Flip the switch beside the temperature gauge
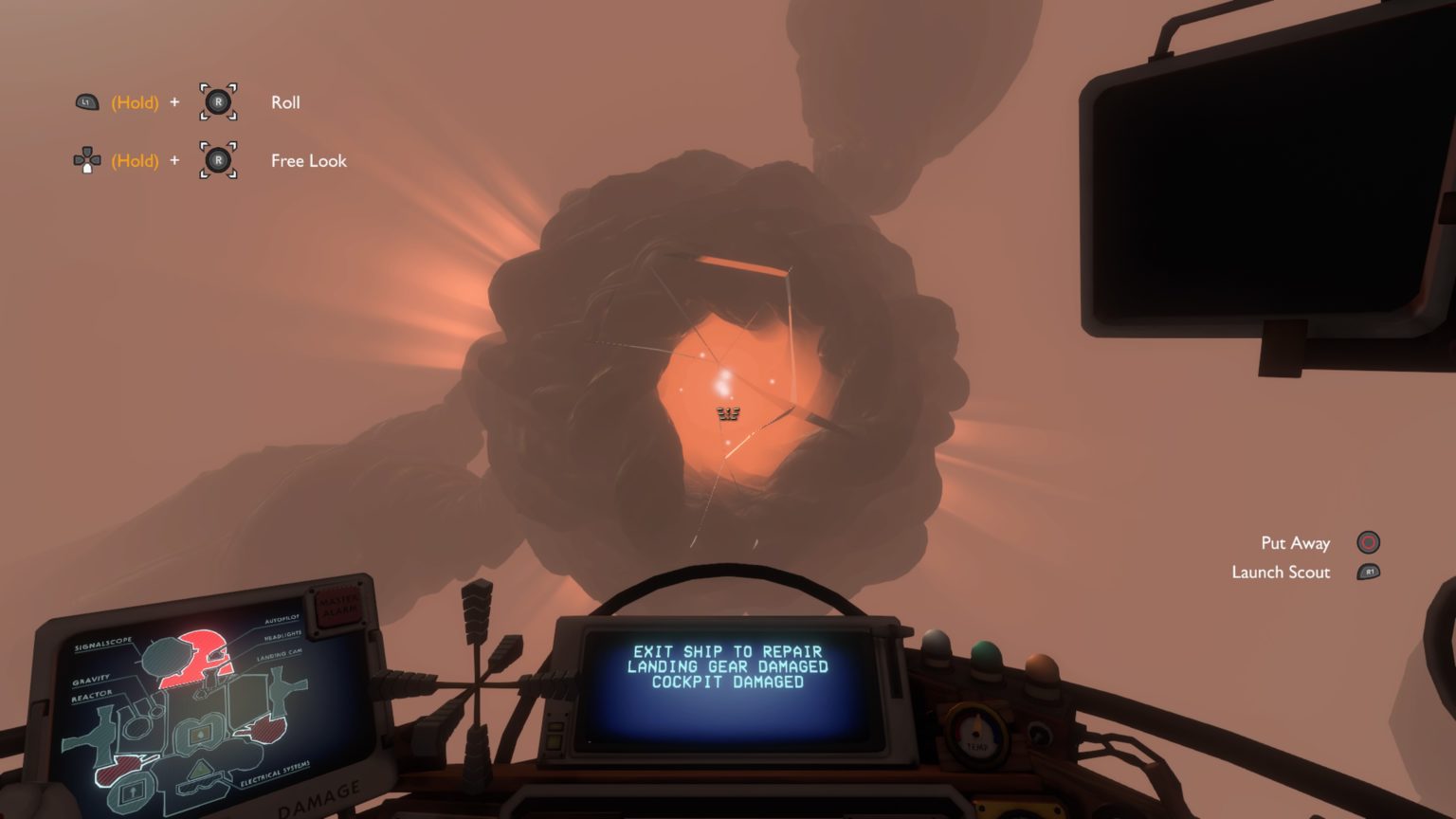Viewport: 1456px width, 819px height. click(1039, 734)
